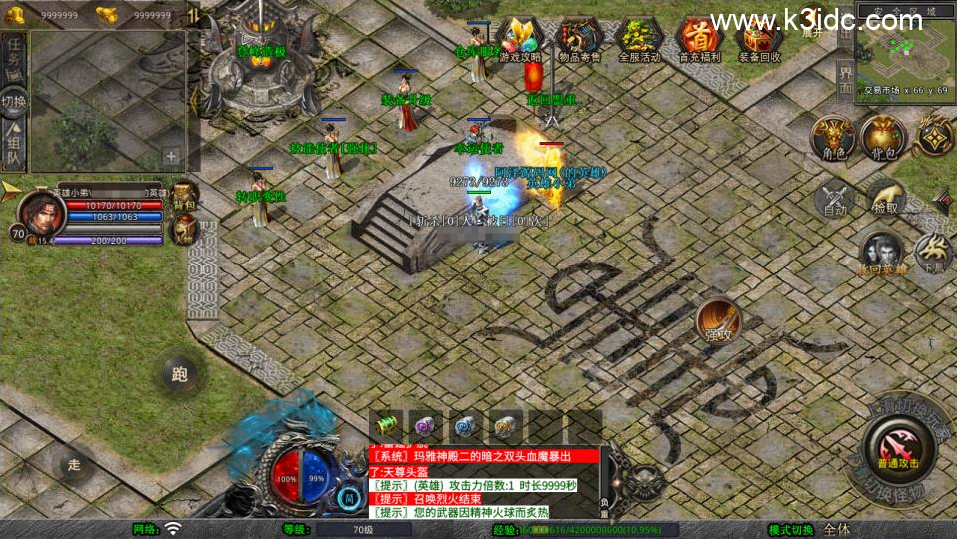The height and width of the screenshot is (539, 957).
Task: Open the 游戏攻略 game guide icon
Action: pos(520,40)
